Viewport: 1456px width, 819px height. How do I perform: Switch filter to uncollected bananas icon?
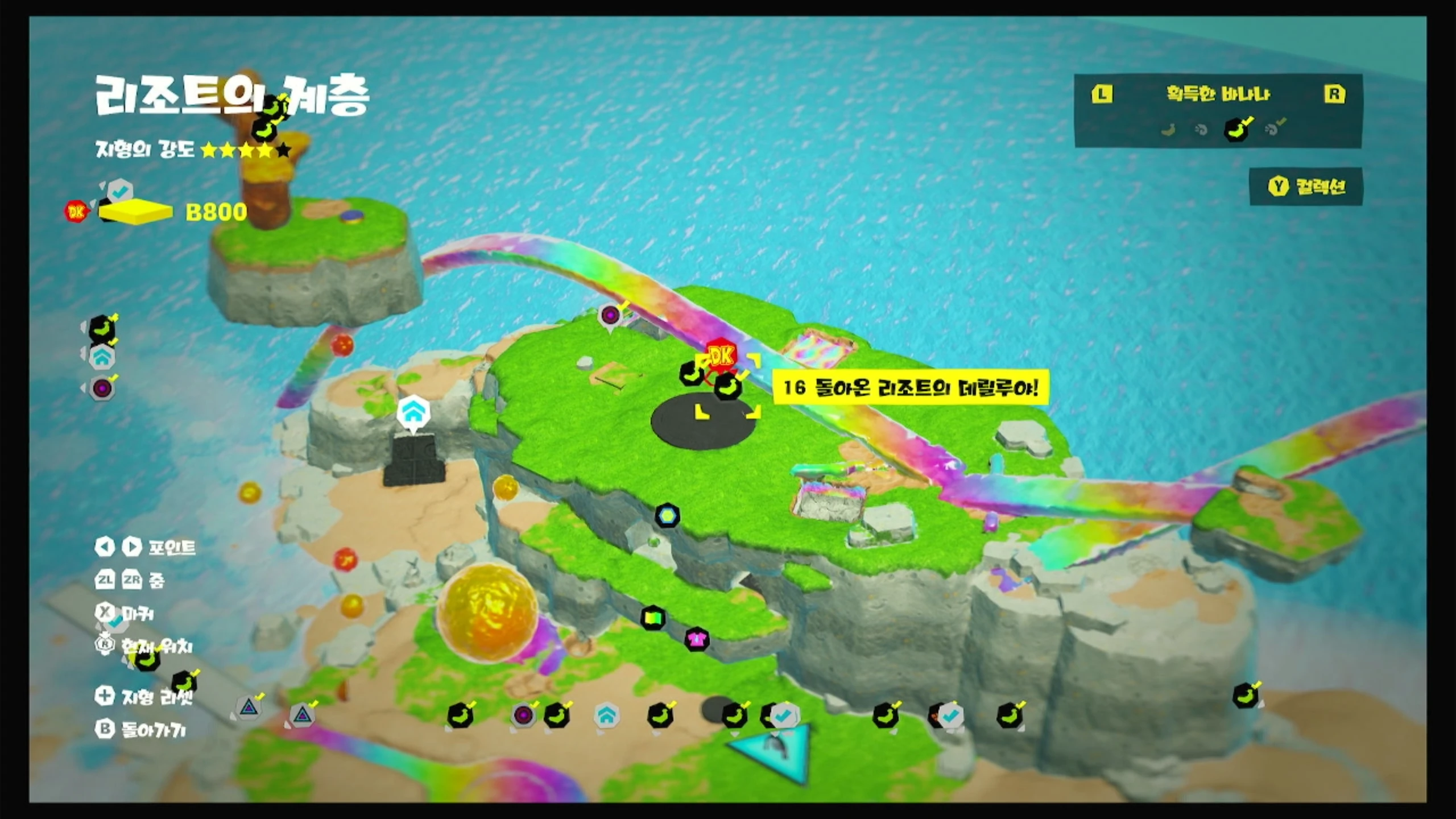(x=1168, y=130)
